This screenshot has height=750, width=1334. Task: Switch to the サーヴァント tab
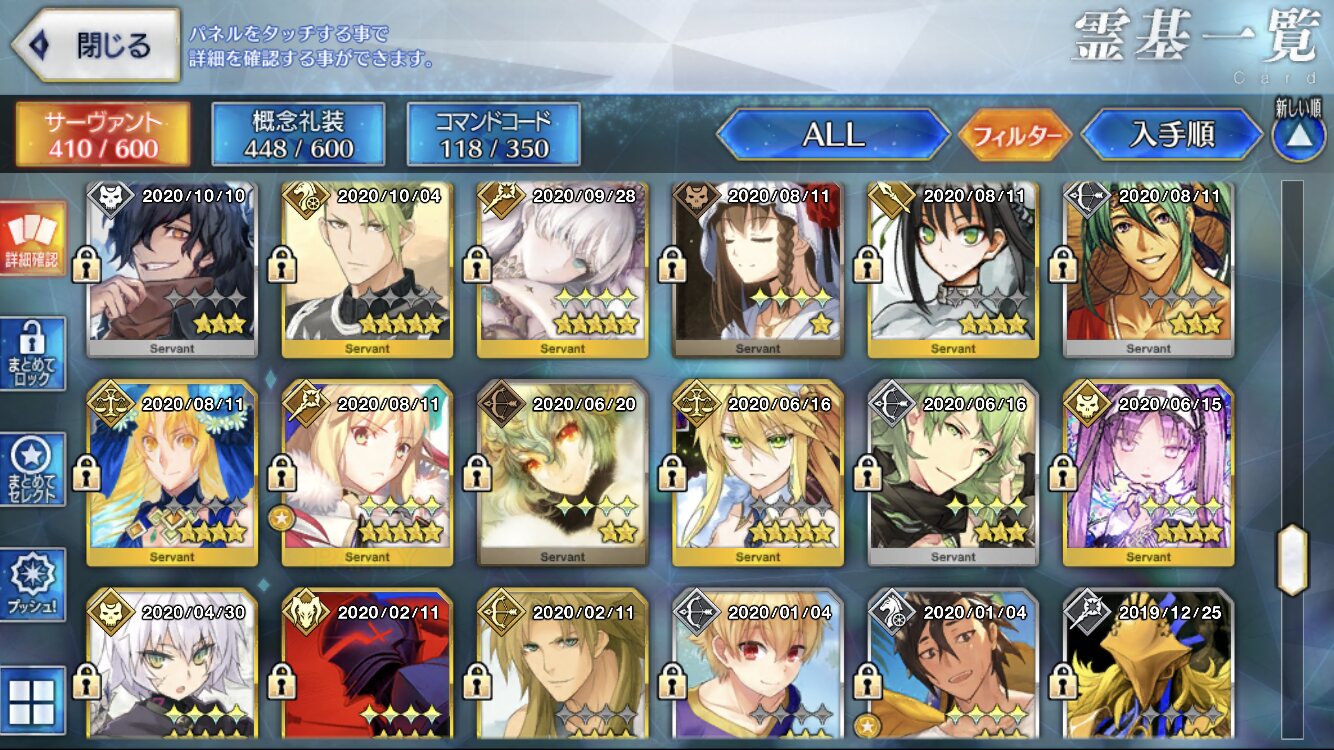pos(102,134)
